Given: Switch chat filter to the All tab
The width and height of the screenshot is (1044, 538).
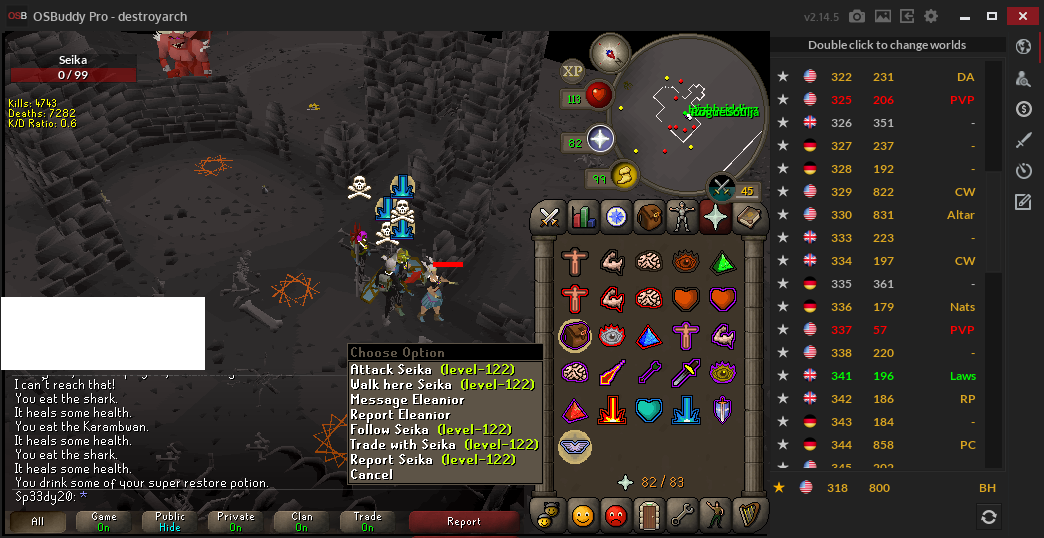Looking at the screenshot, I should pyautogui.click(x=38, y=521).
